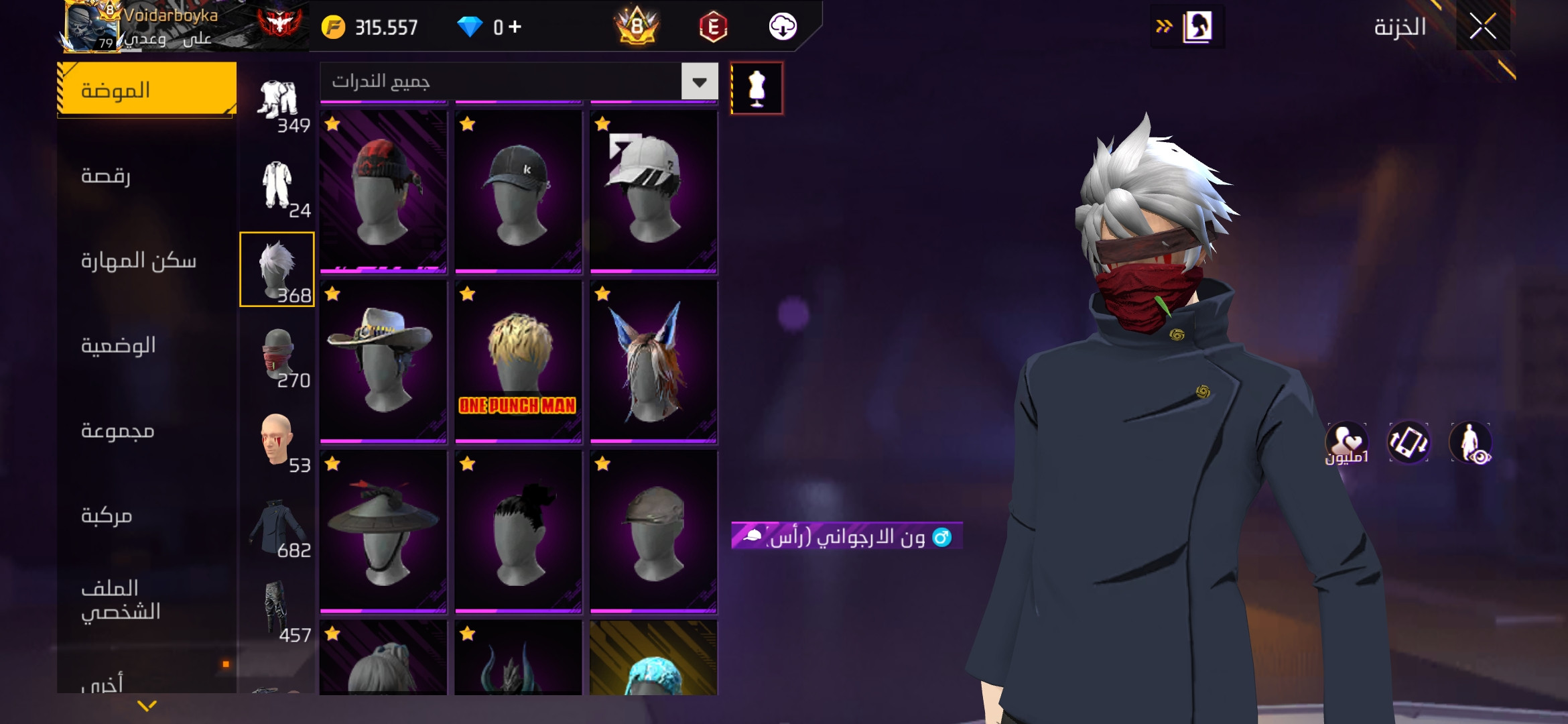Image resolution: width=1568 pixels, height=724 pixels.
Task: Select the wide-brim straw hat item
Action: (383, 532)
